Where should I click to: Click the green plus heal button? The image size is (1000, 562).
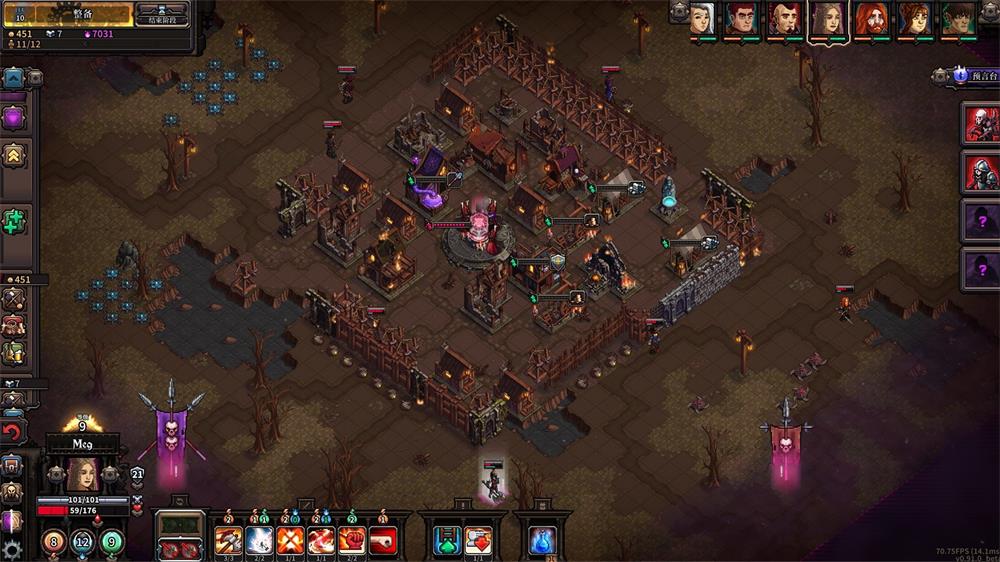click(x=14, y=222)
